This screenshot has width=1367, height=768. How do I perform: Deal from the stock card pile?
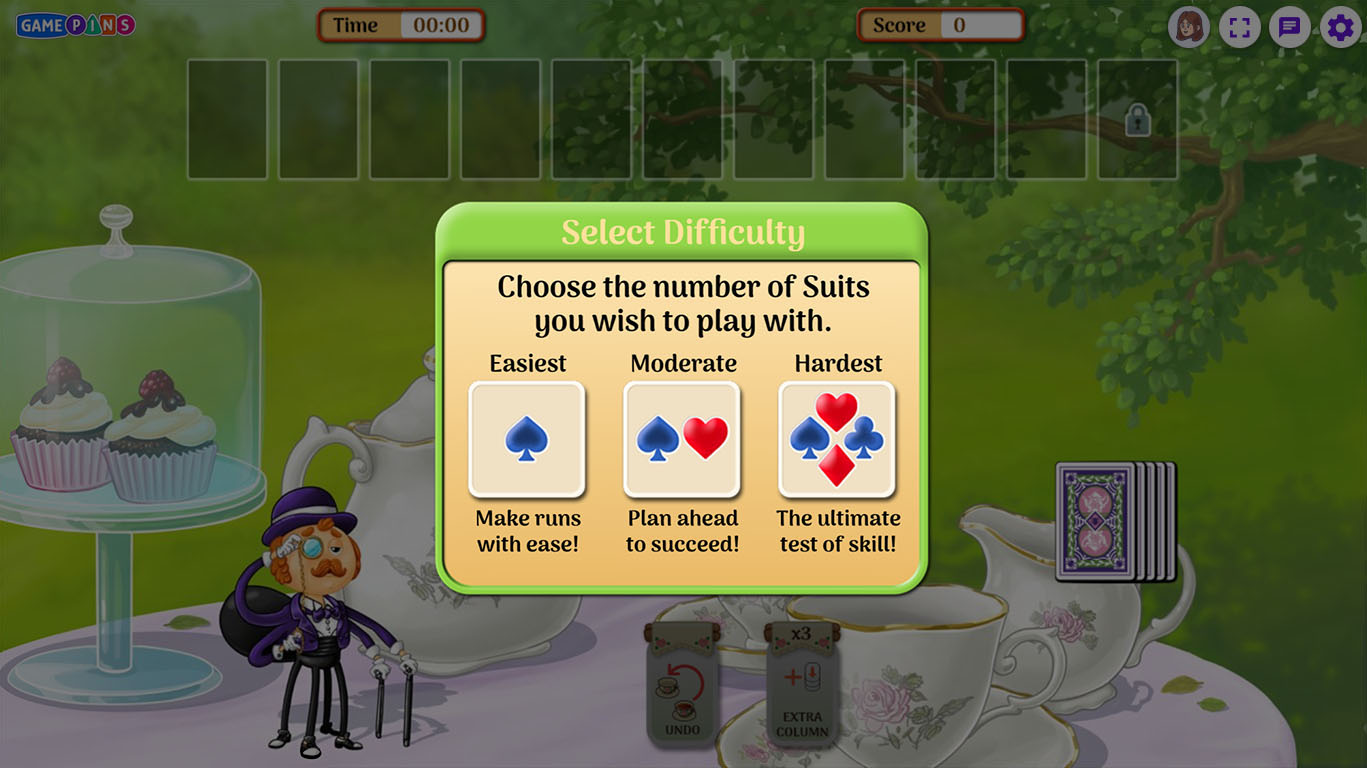click(x=1110, y=521)
